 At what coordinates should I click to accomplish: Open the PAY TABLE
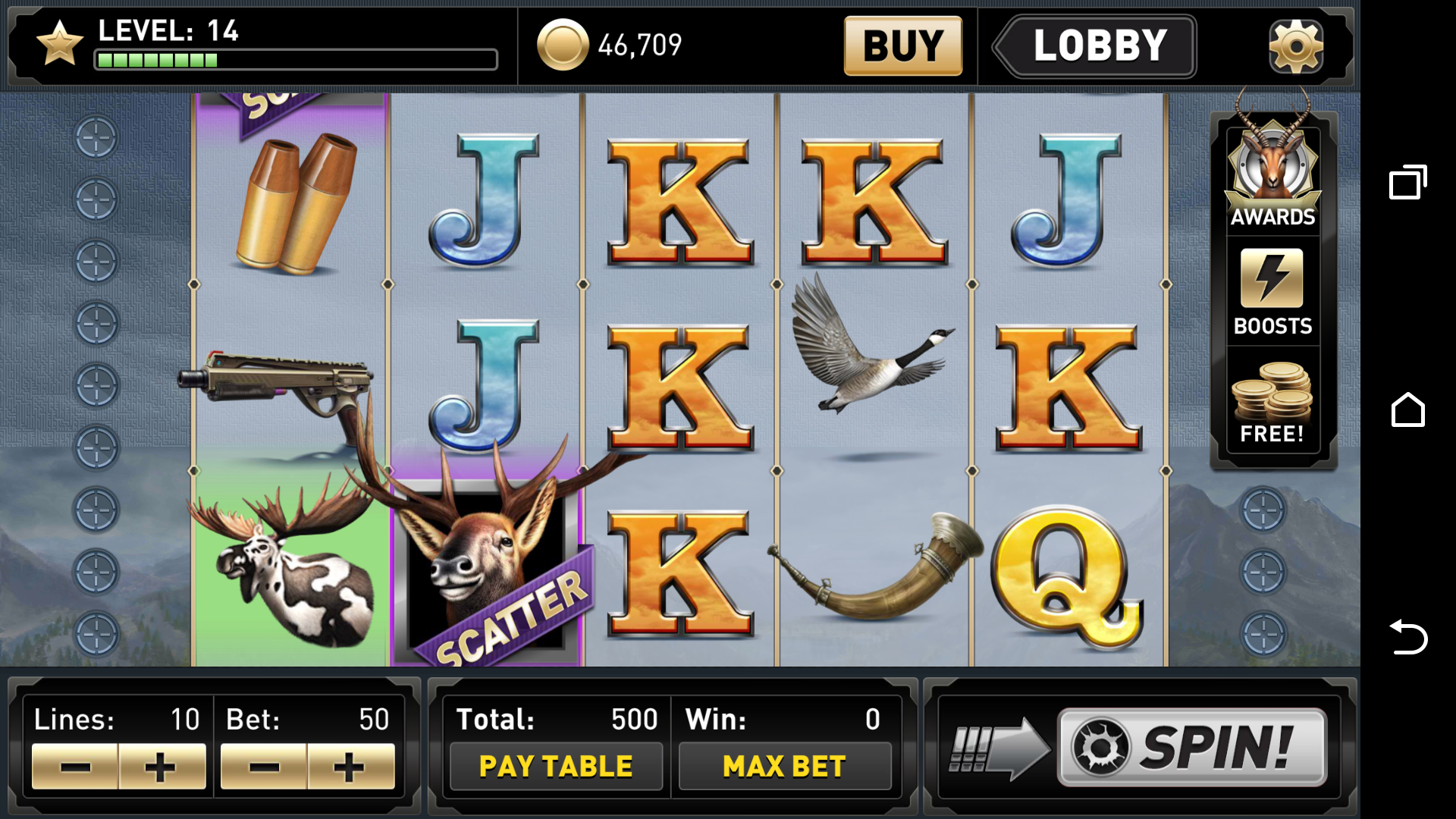coord(556,765)
